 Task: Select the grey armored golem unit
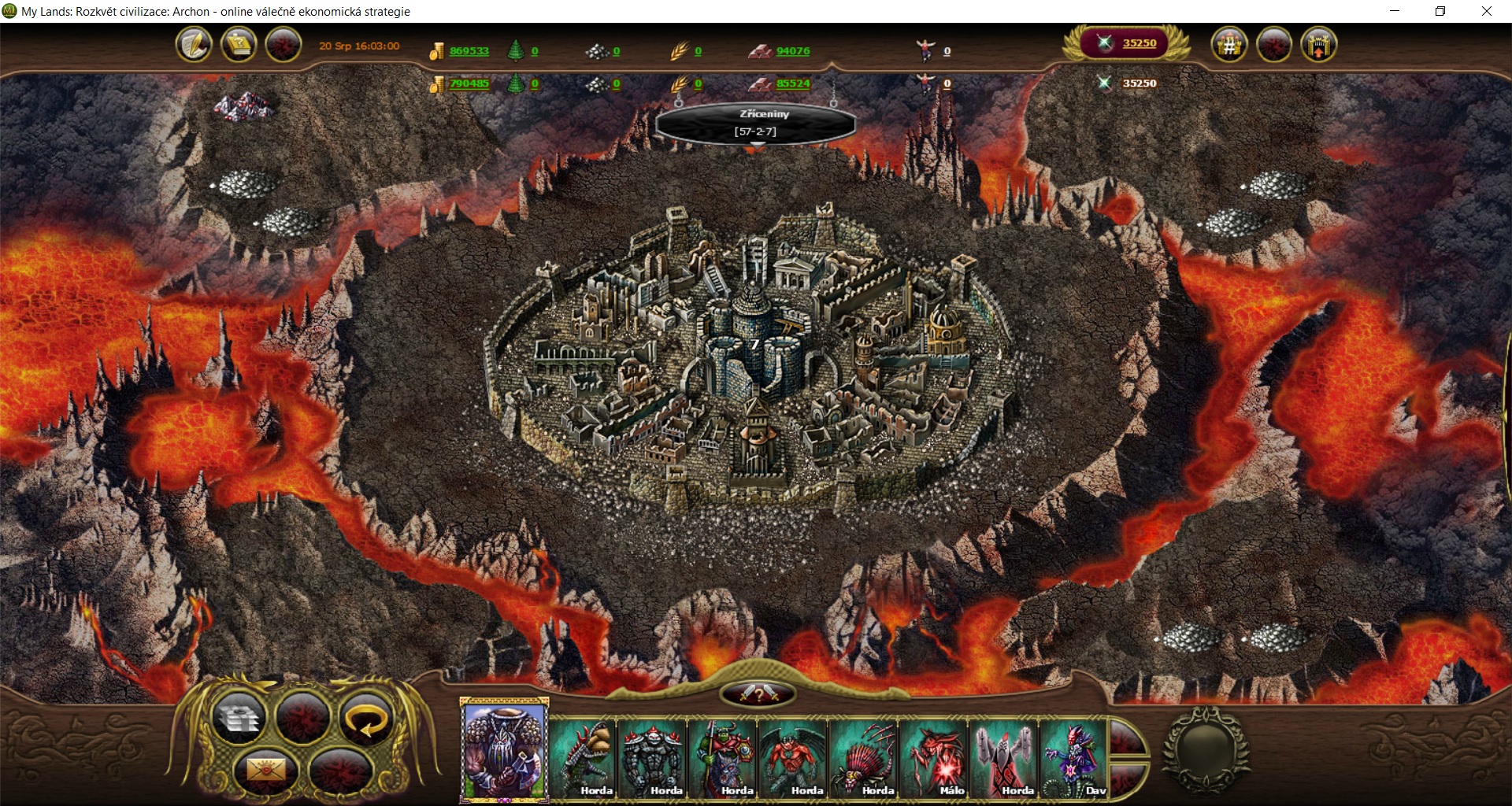pyautogui.click(x=654, y=757)
